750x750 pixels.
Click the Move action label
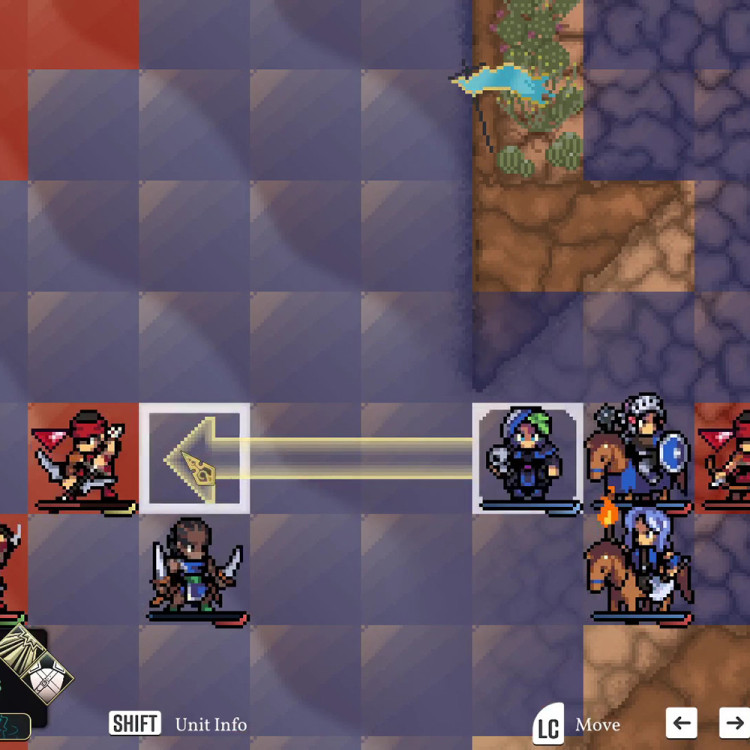597,725
